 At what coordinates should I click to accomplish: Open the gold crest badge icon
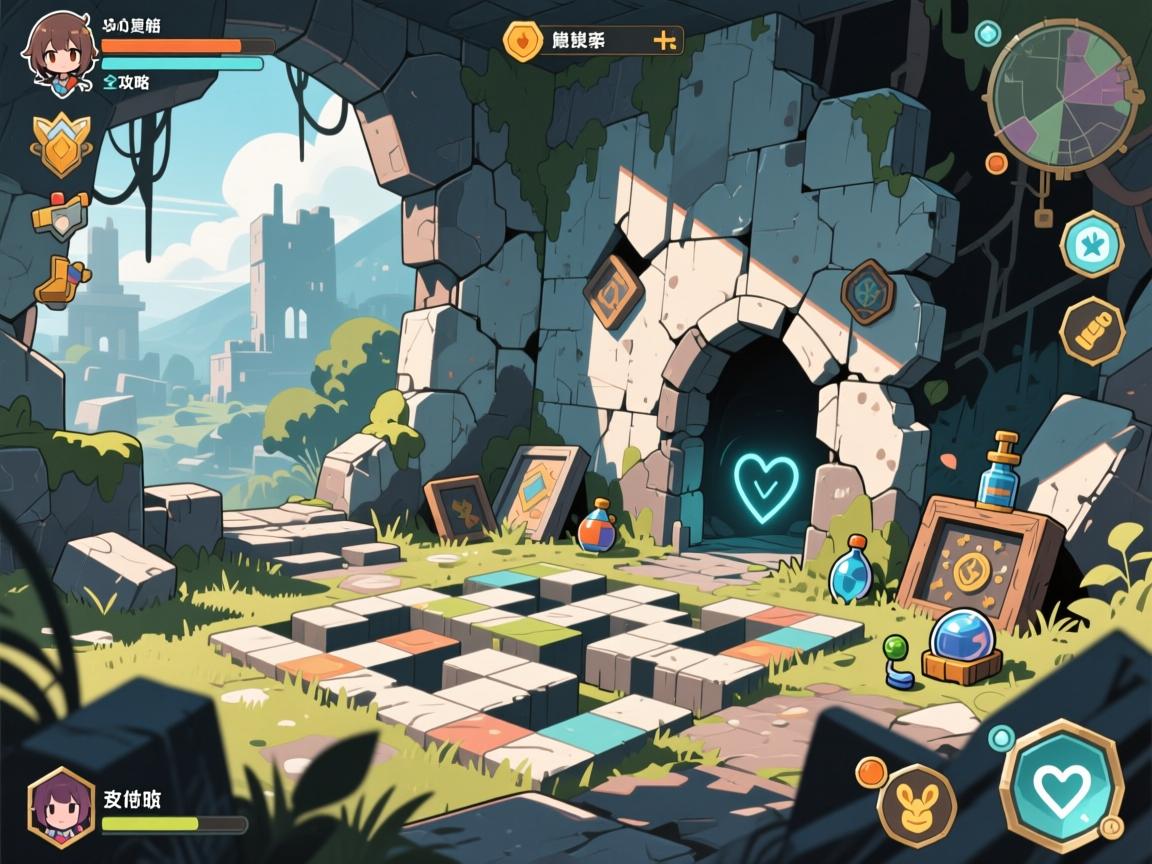(60, 146)
